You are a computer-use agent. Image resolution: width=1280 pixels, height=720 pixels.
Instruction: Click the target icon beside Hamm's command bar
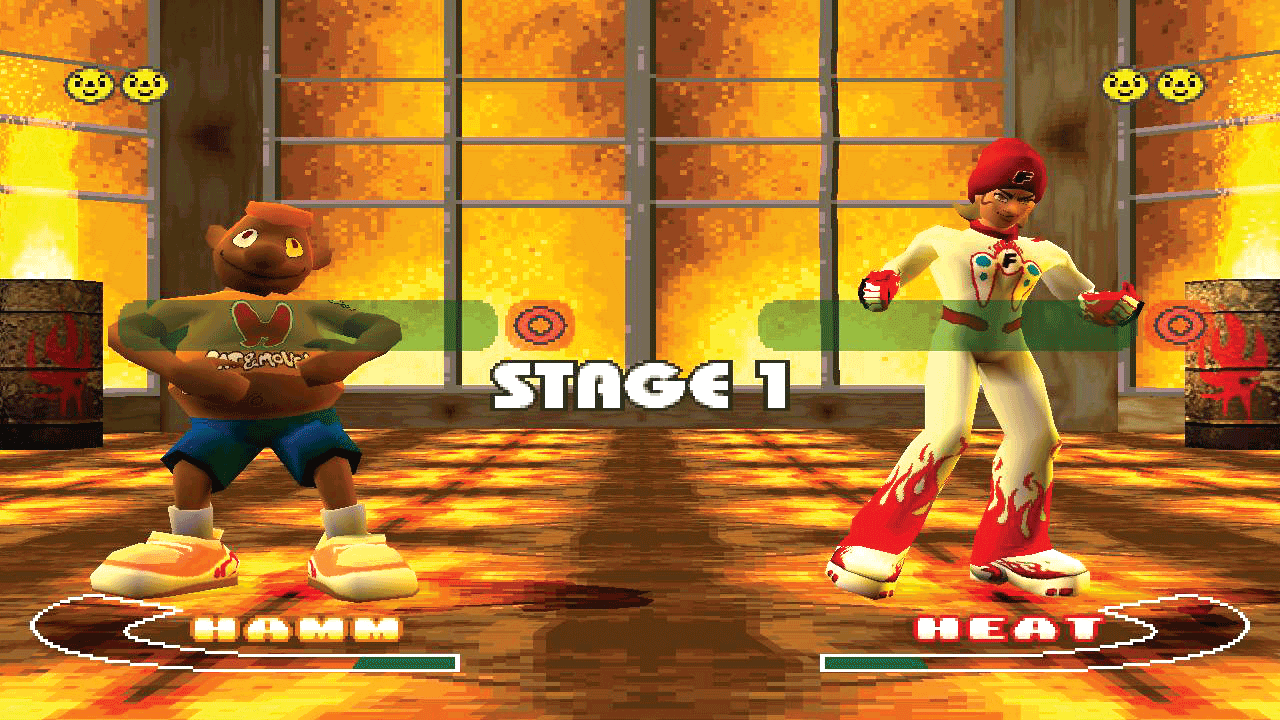[x=540, y=325]
